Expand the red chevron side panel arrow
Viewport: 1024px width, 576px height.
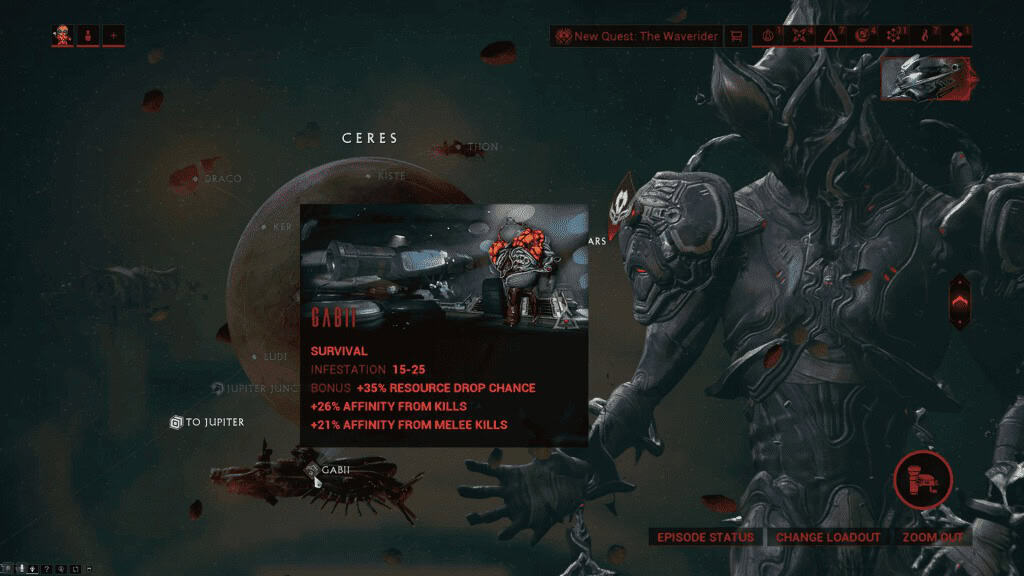point(959,301)
